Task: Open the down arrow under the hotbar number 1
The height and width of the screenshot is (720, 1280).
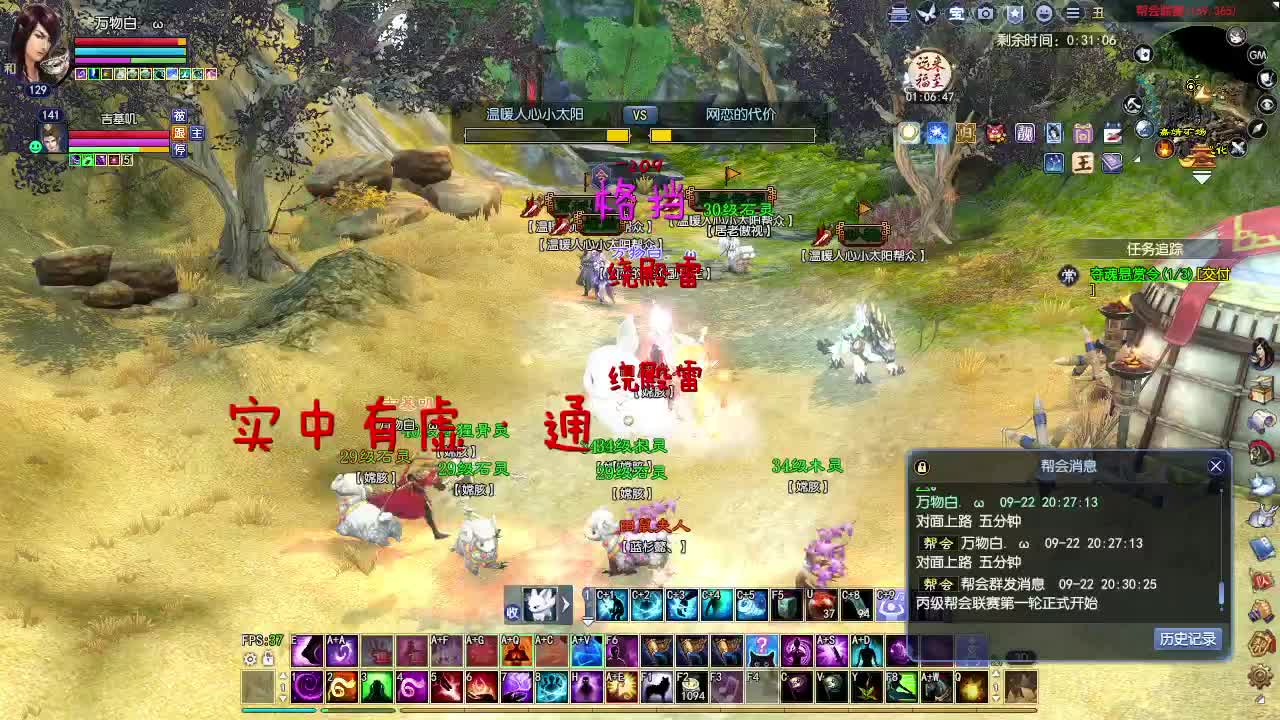Action: pyautogui.click(x=588, y=621)
